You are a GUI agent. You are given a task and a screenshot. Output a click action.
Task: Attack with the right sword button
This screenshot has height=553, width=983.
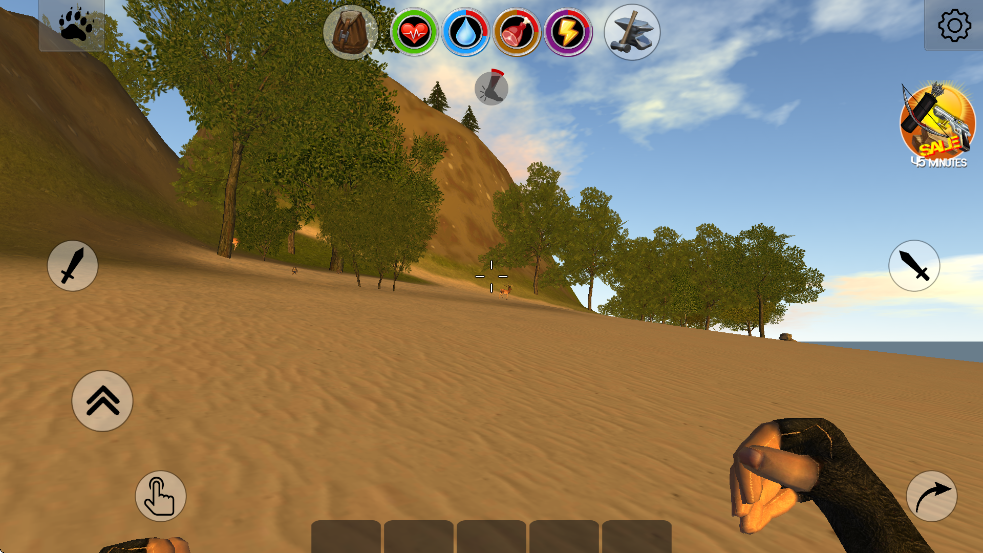[x=914, y=266]
